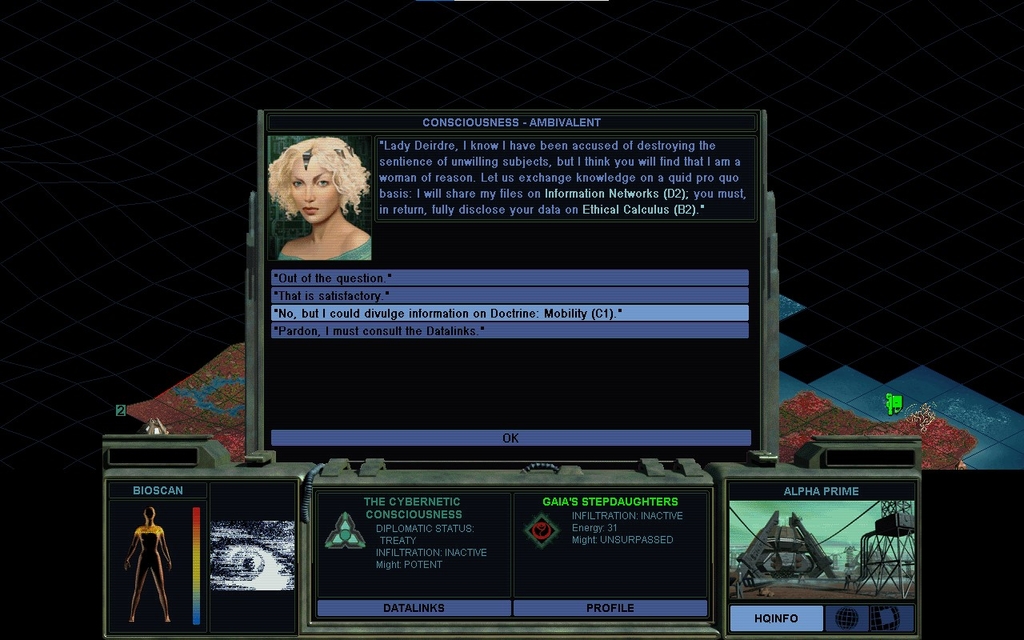Confirm the dialogue with the OK button
1024x640 pixels.
(510, 438)
